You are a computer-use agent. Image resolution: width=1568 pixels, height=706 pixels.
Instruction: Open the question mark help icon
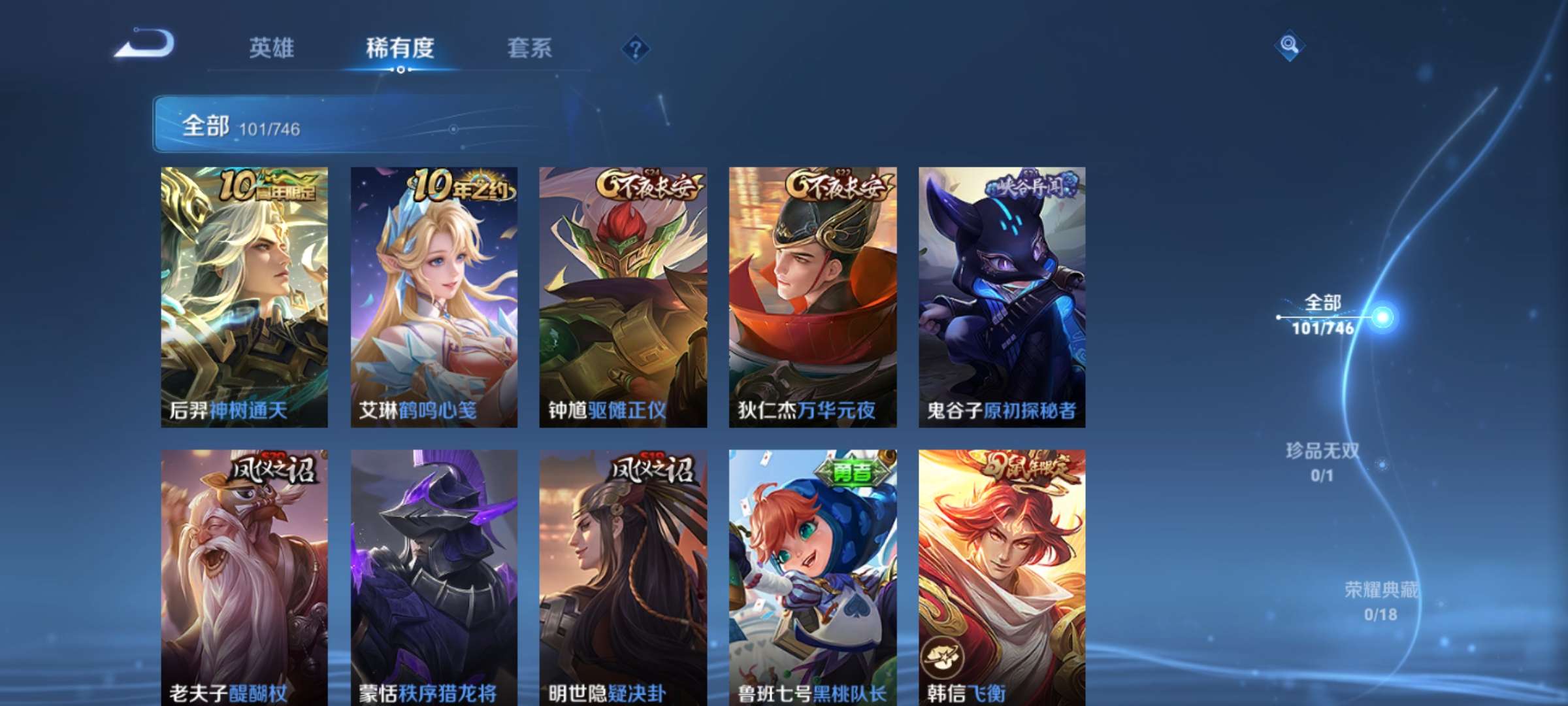tap(635, 49)
